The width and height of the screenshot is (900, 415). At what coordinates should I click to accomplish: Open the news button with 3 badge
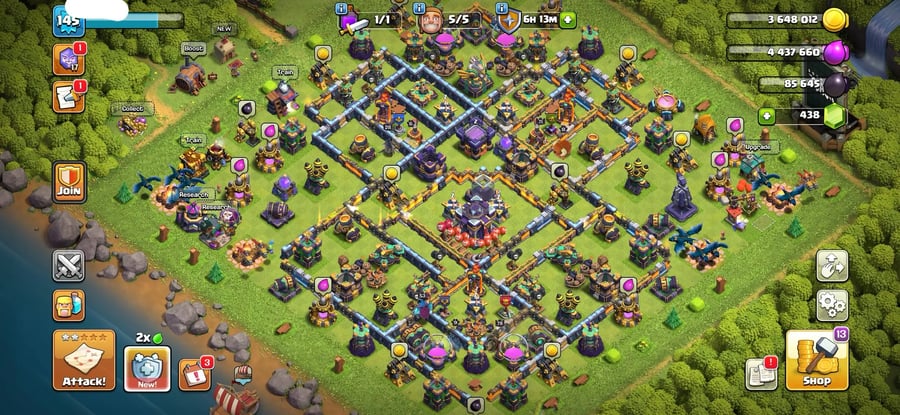coord(193,374)
